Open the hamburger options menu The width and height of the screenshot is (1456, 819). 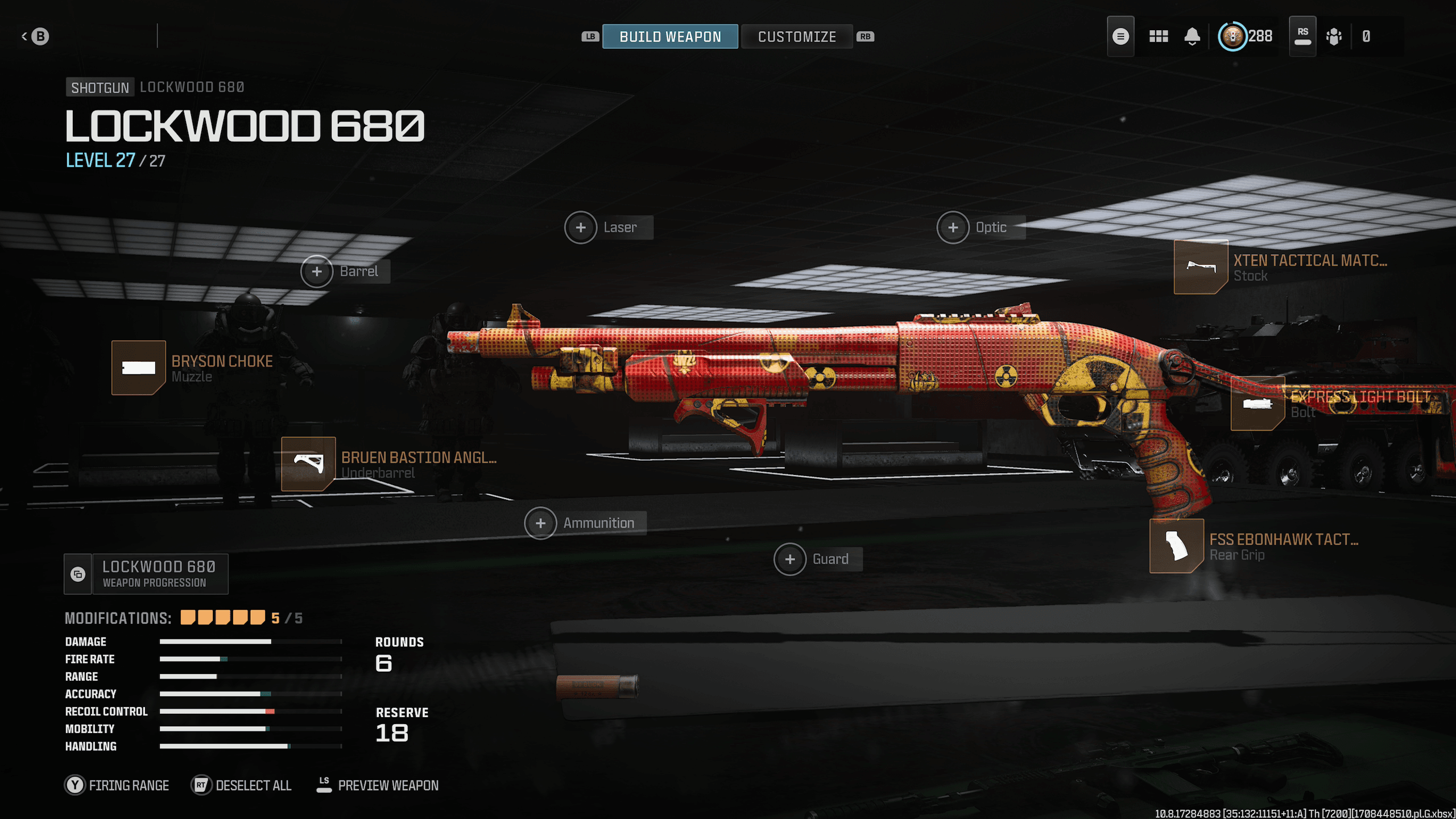pyautogui.click(x=1120, y=37)
